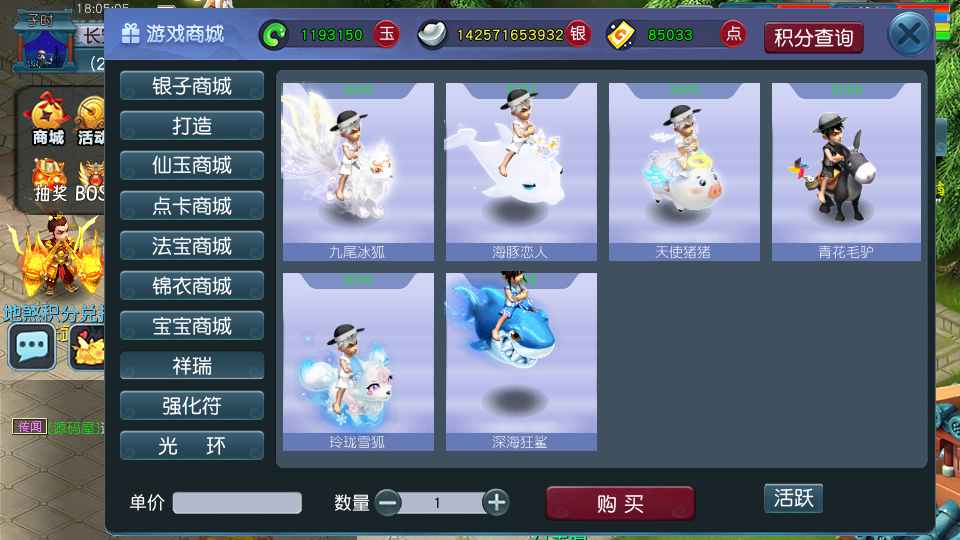Select the 祥瑞 mounts tab
Viewport: 960px width, 540px height.
click(x=192, y=366)
